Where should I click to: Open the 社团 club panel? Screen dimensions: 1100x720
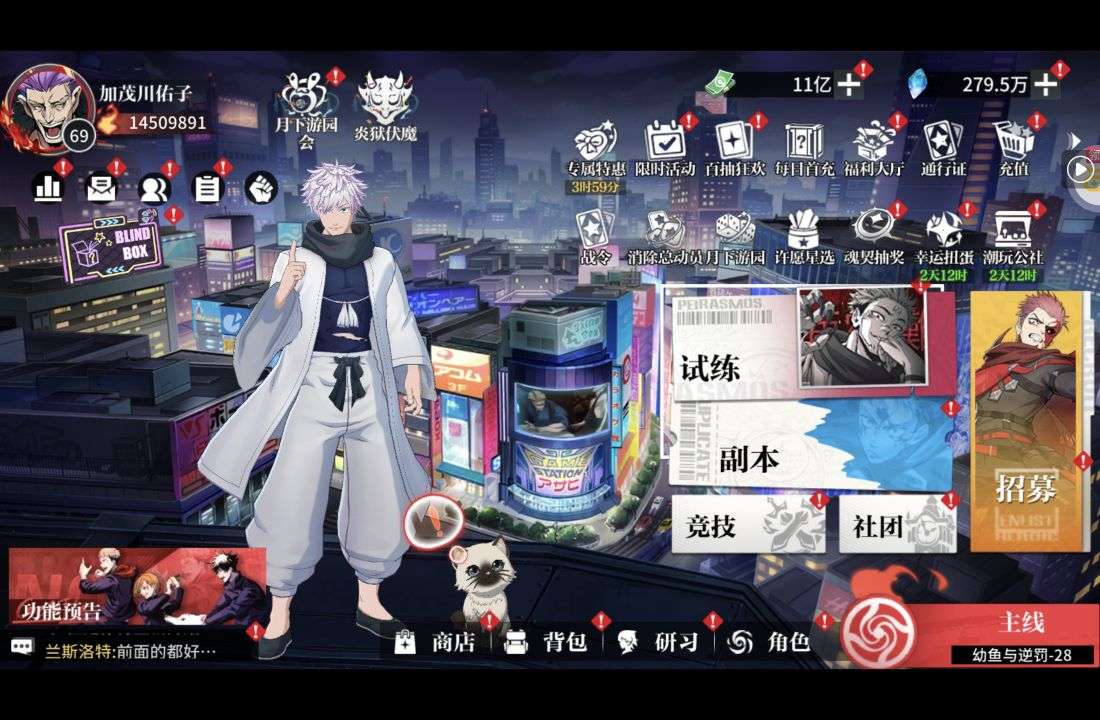point(895,525)
